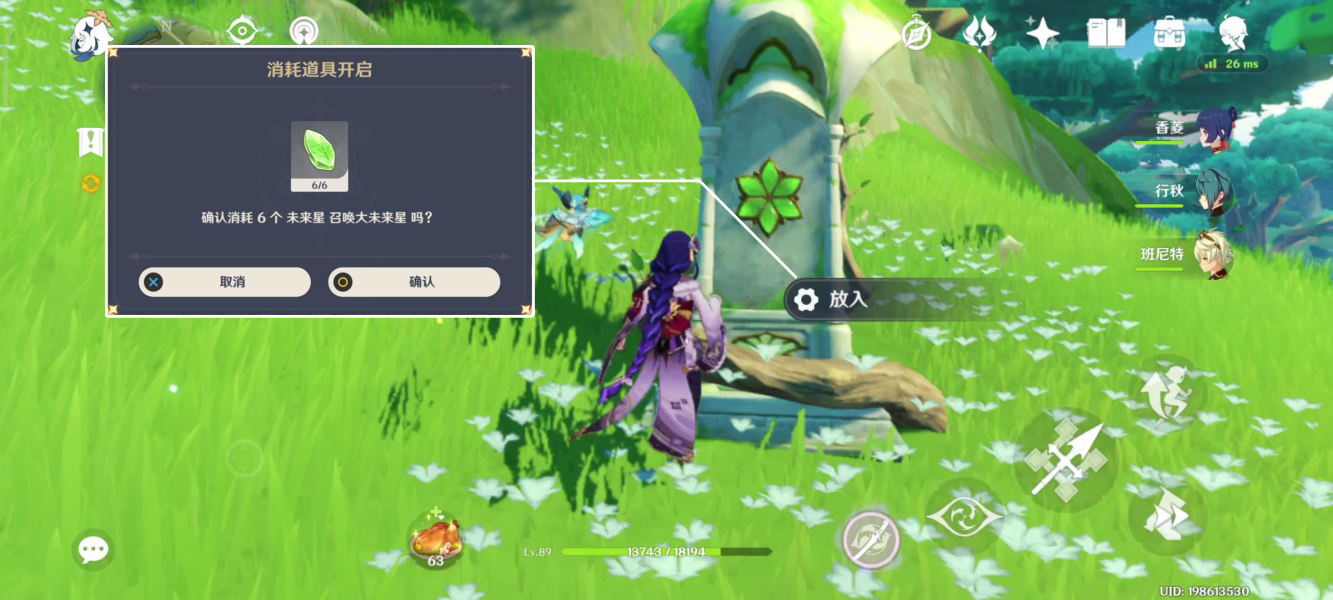This screenshot has width=1333, height=600.
Task: Switch to party member 香菱
Action: [1215, 131]
